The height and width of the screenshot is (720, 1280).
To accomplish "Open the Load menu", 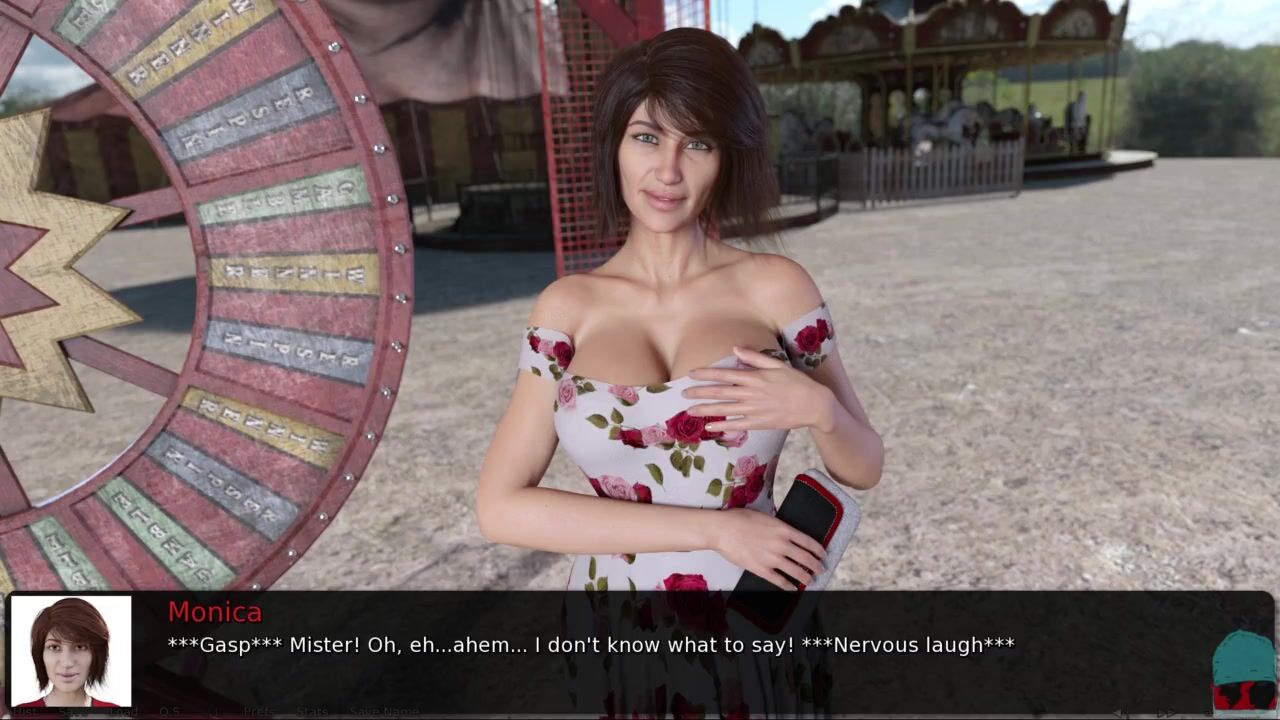I will [x=122, y=712].
